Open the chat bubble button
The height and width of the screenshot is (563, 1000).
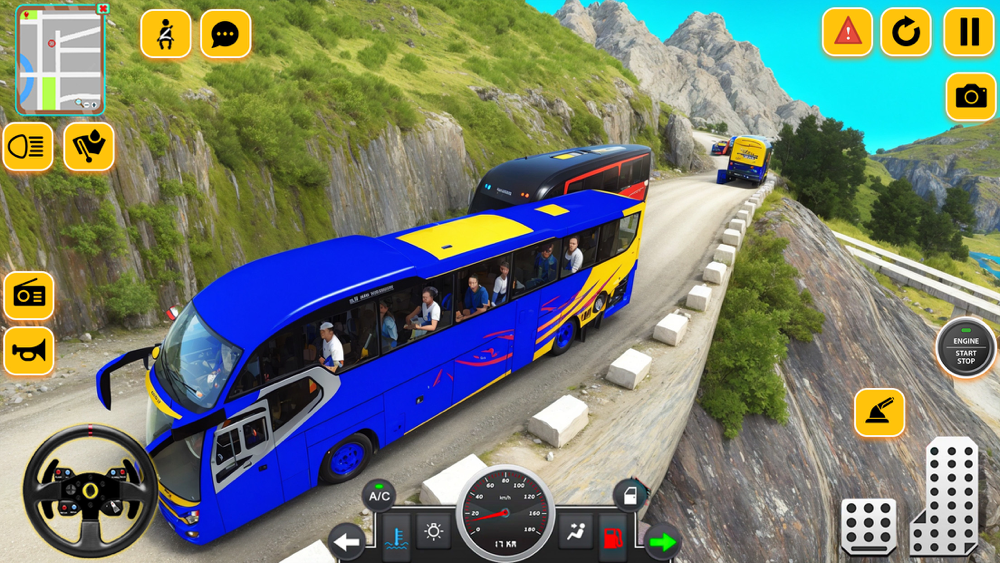click(x=226, y=34)
